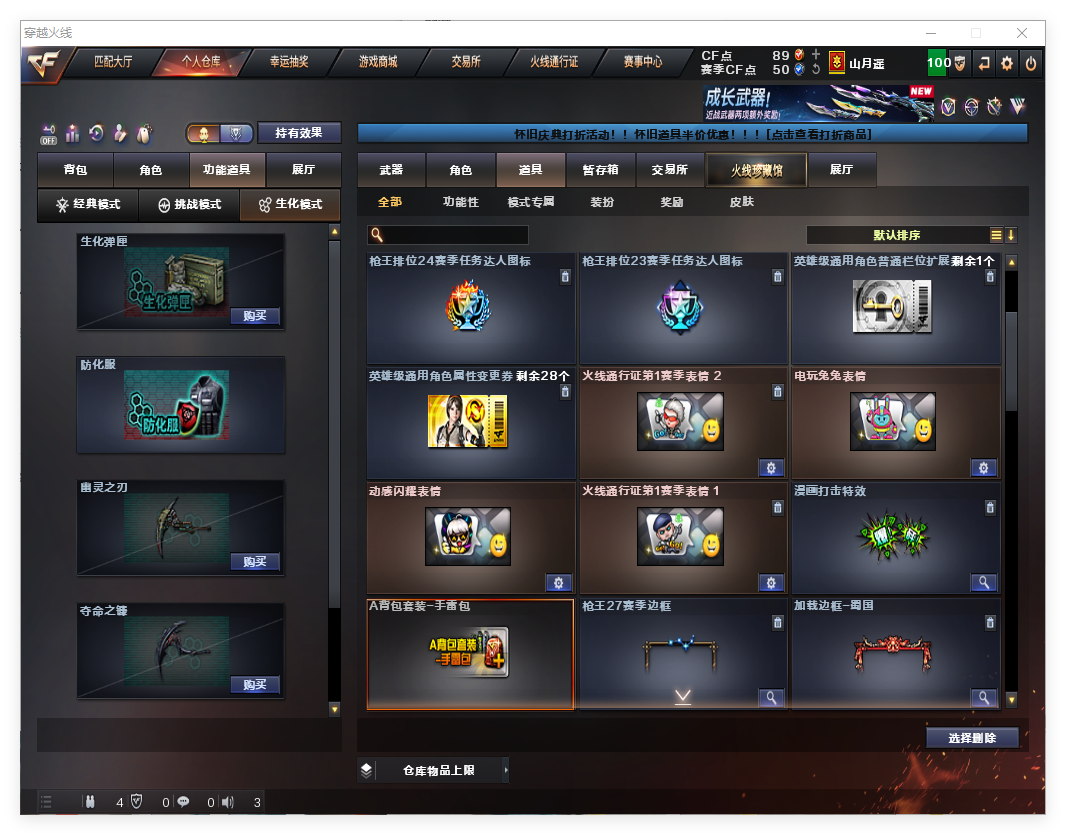The image size is (1066, 835).
Task: Open the 火线珍藏馆 collection tab
Action: [756, 170]
